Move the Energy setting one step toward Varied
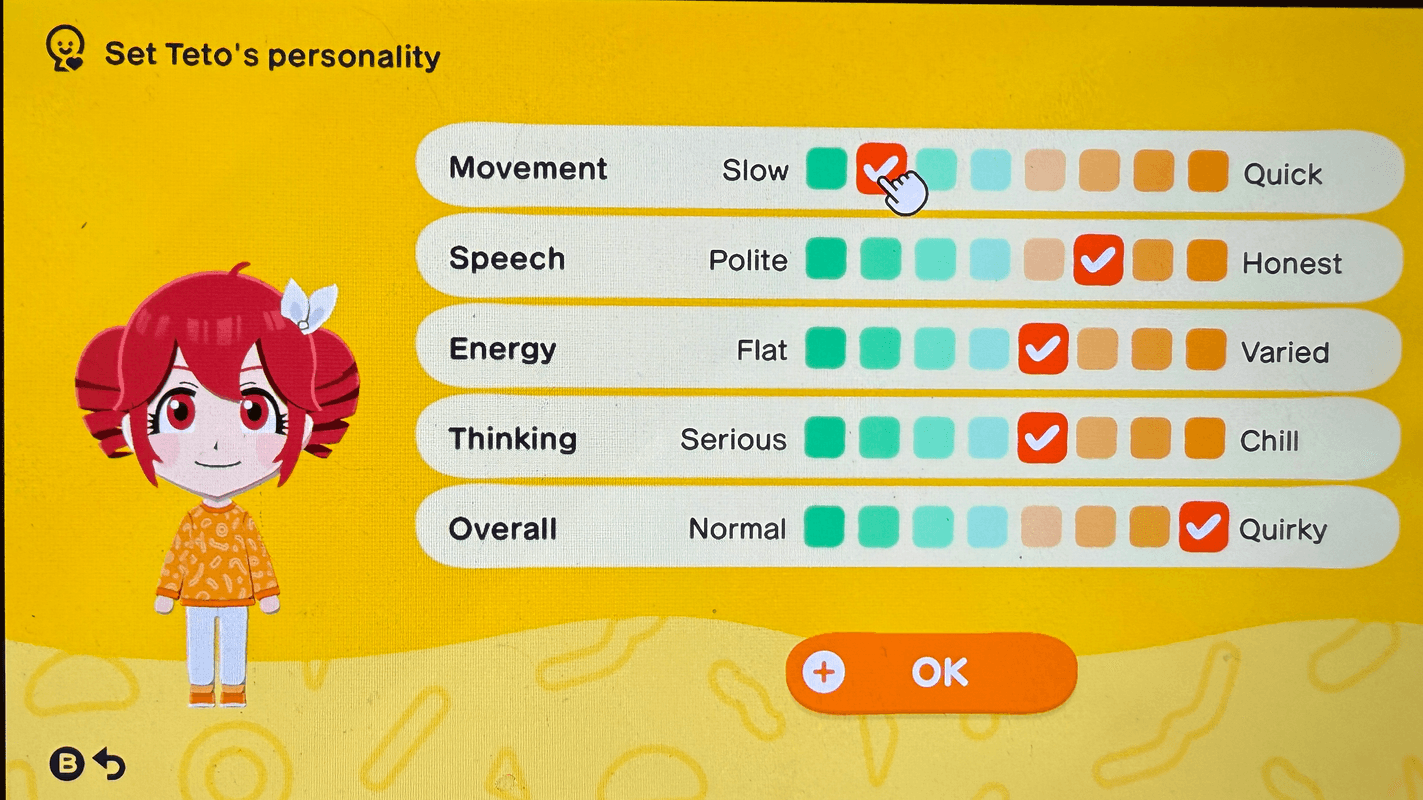Screen dimensions: 1423x800 (x=1097, y=350)
